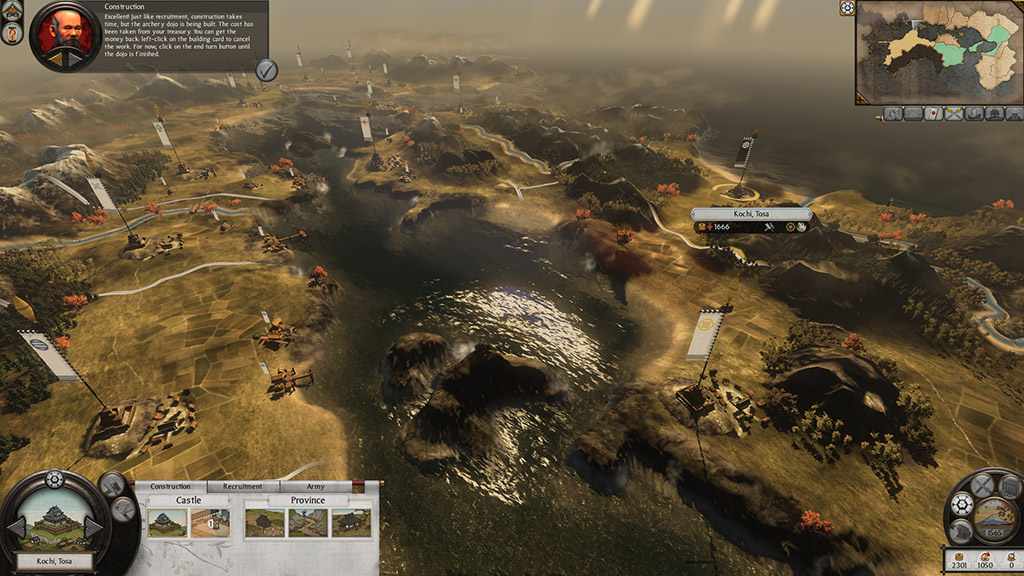Open the Recruitment tab
The image size is (1024, 576).
(243, 487)
